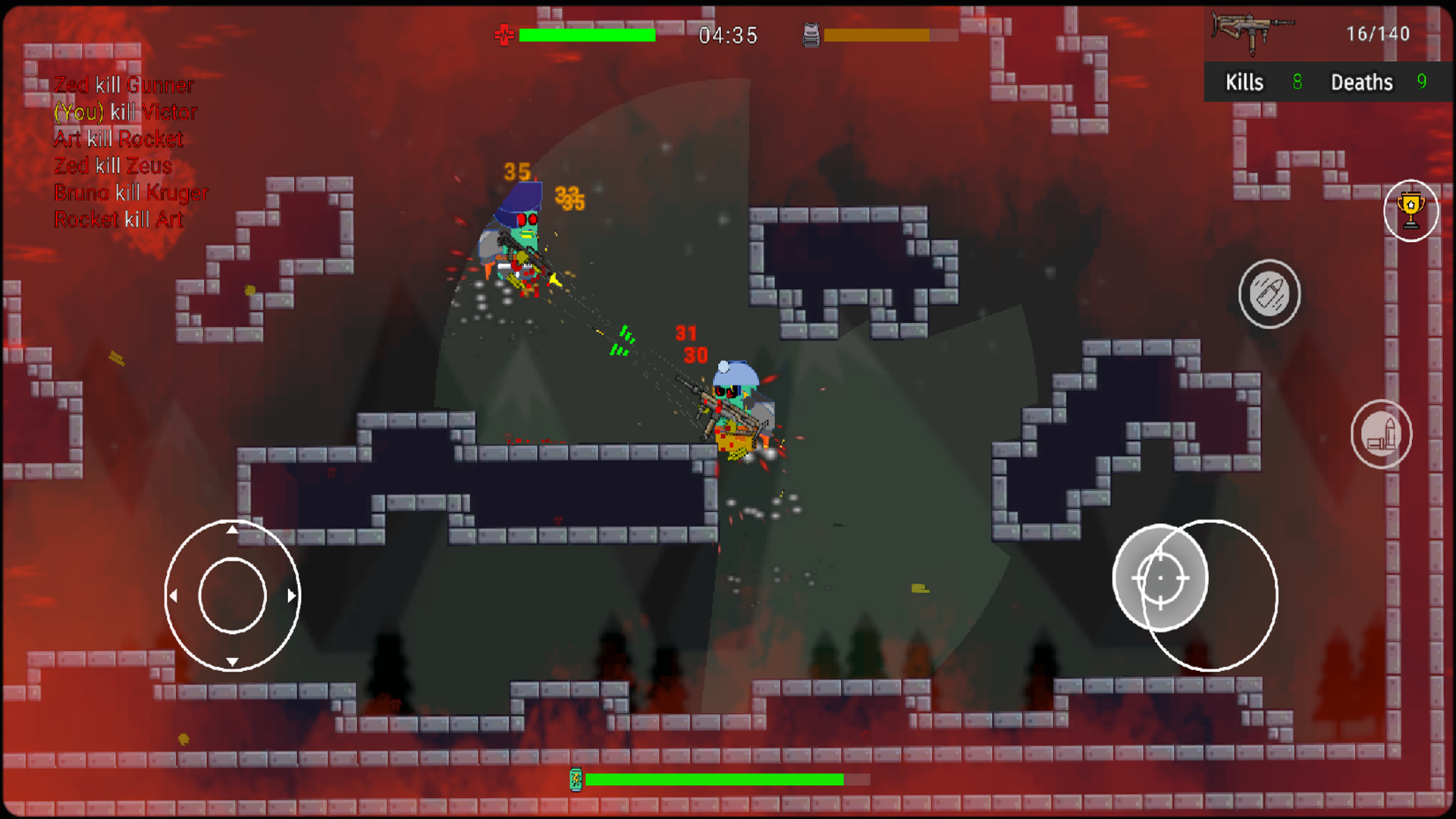The width and height of the screenshot is (1456, 819).
Task: Tap the standing bullets ammo button
Action: tap(1381, 435)
